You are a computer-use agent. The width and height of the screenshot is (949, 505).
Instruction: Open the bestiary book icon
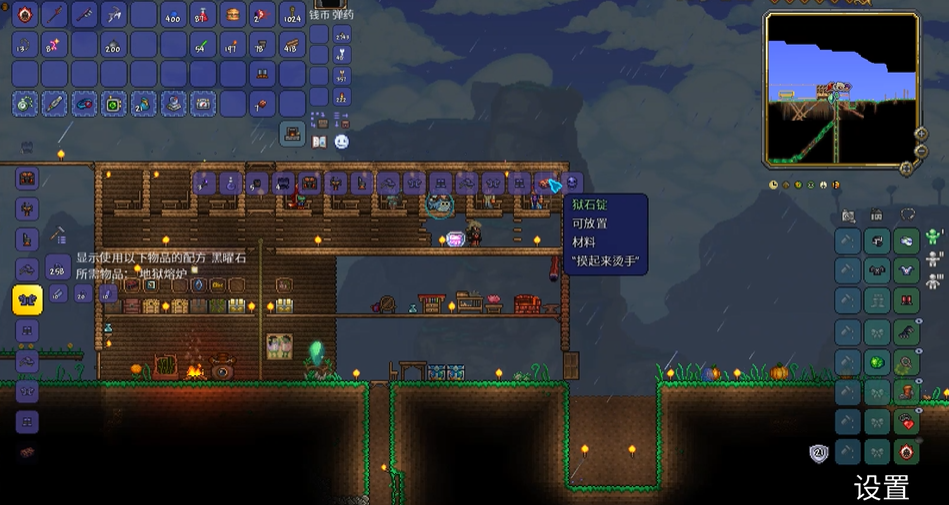pos(319,142)
